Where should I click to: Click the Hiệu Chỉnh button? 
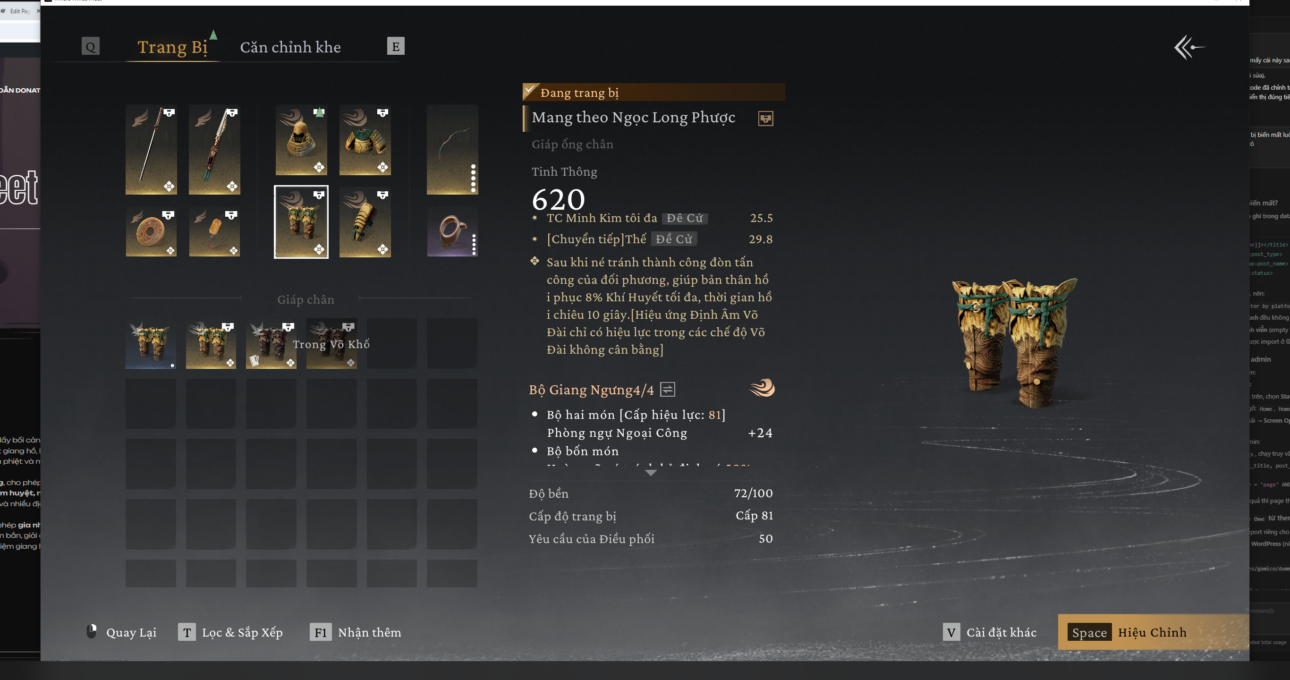pyautogui.click(x=1151, y=632)
